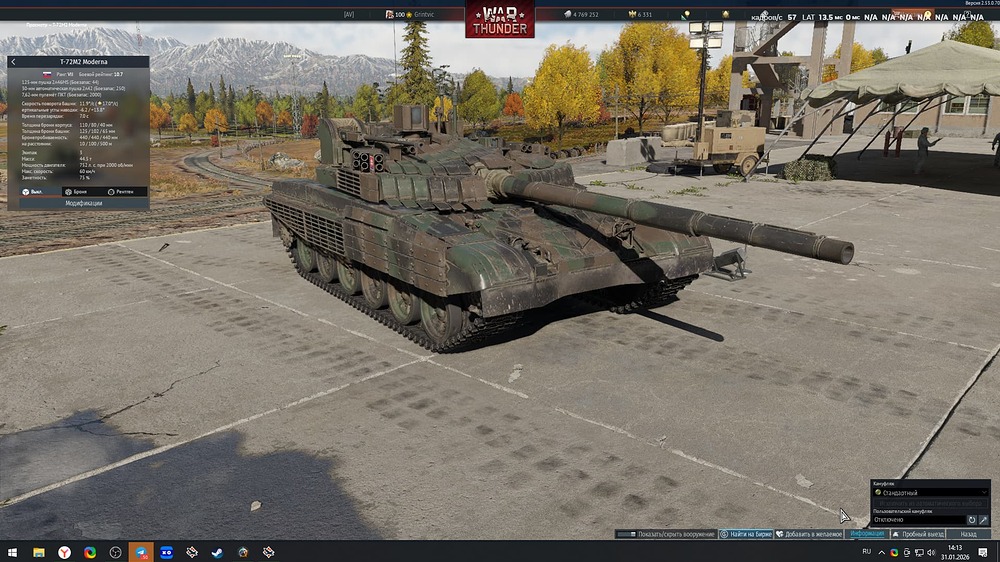This screenshot has height=562, width=1000.
Task: Click the user camouflage tool icon
Action: (x=984, y=520)
